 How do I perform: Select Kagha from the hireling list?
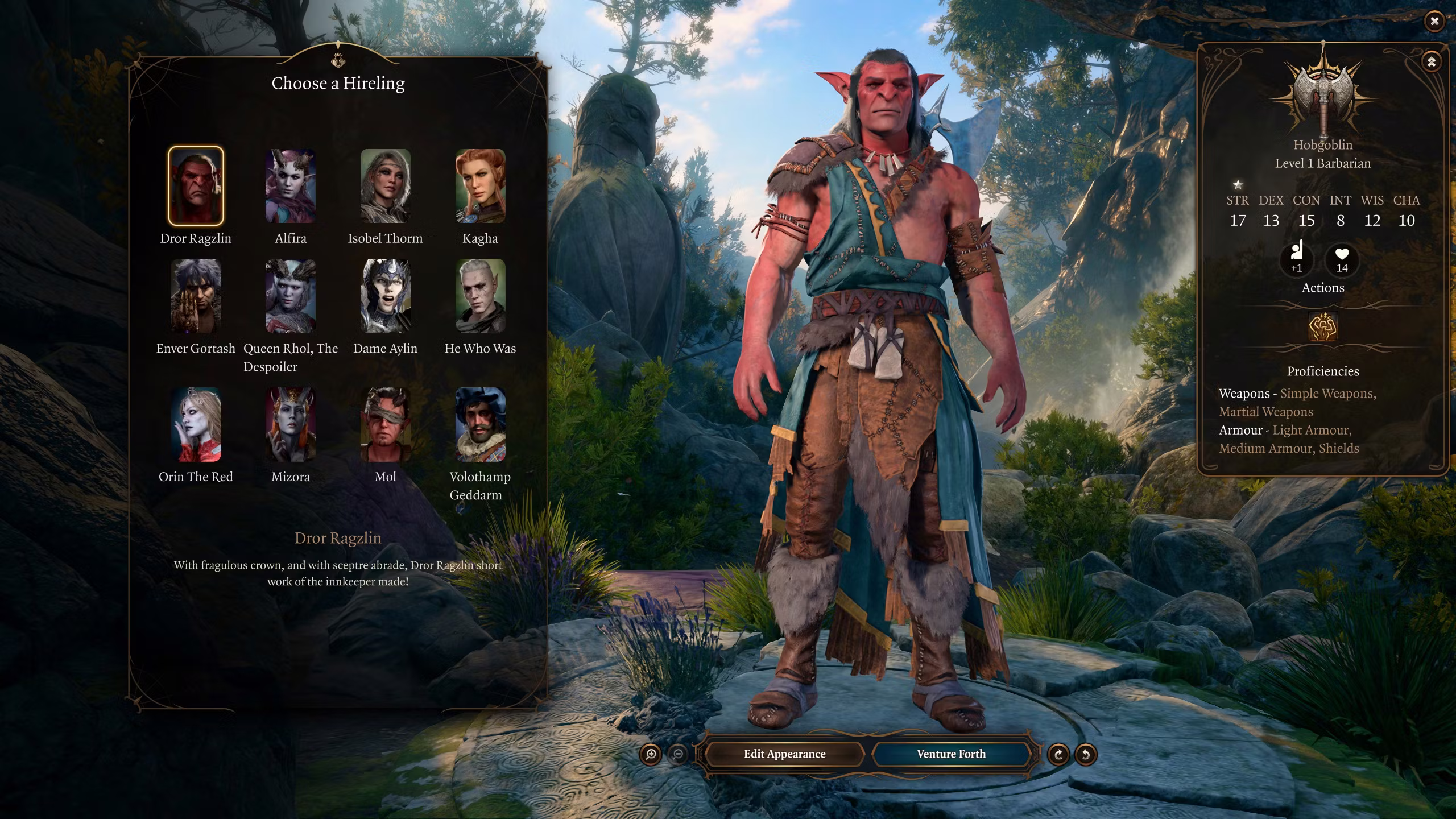tap(480, 186)
